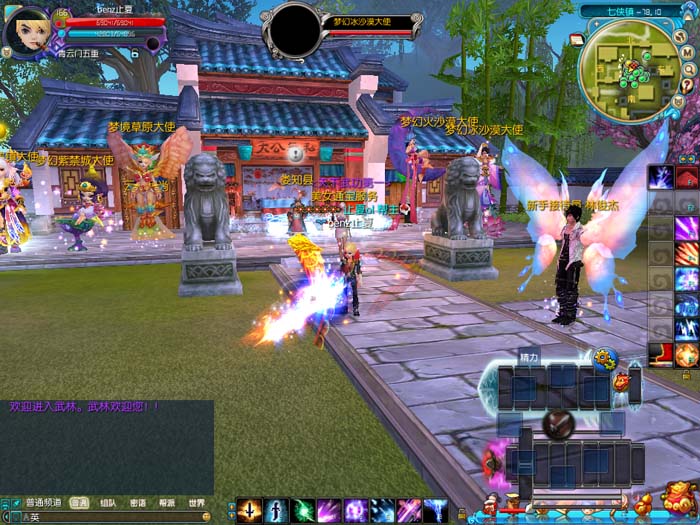Screen dimensions: 700x525
Task: Open the player portrait in the top-left
Action: click(27, 32)
